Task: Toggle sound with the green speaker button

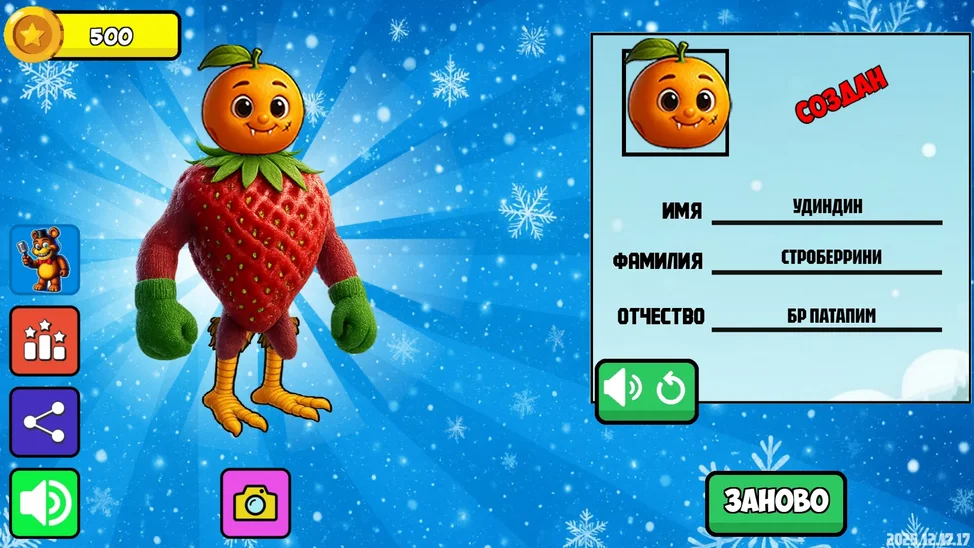Action: point(45,503)
